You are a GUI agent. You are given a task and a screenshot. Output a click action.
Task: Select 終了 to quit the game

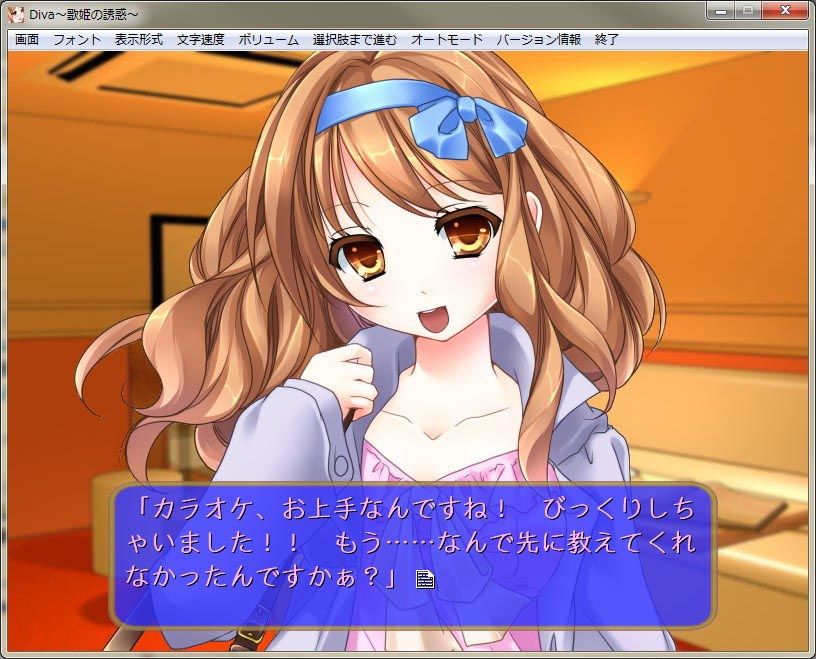[607, 40]
